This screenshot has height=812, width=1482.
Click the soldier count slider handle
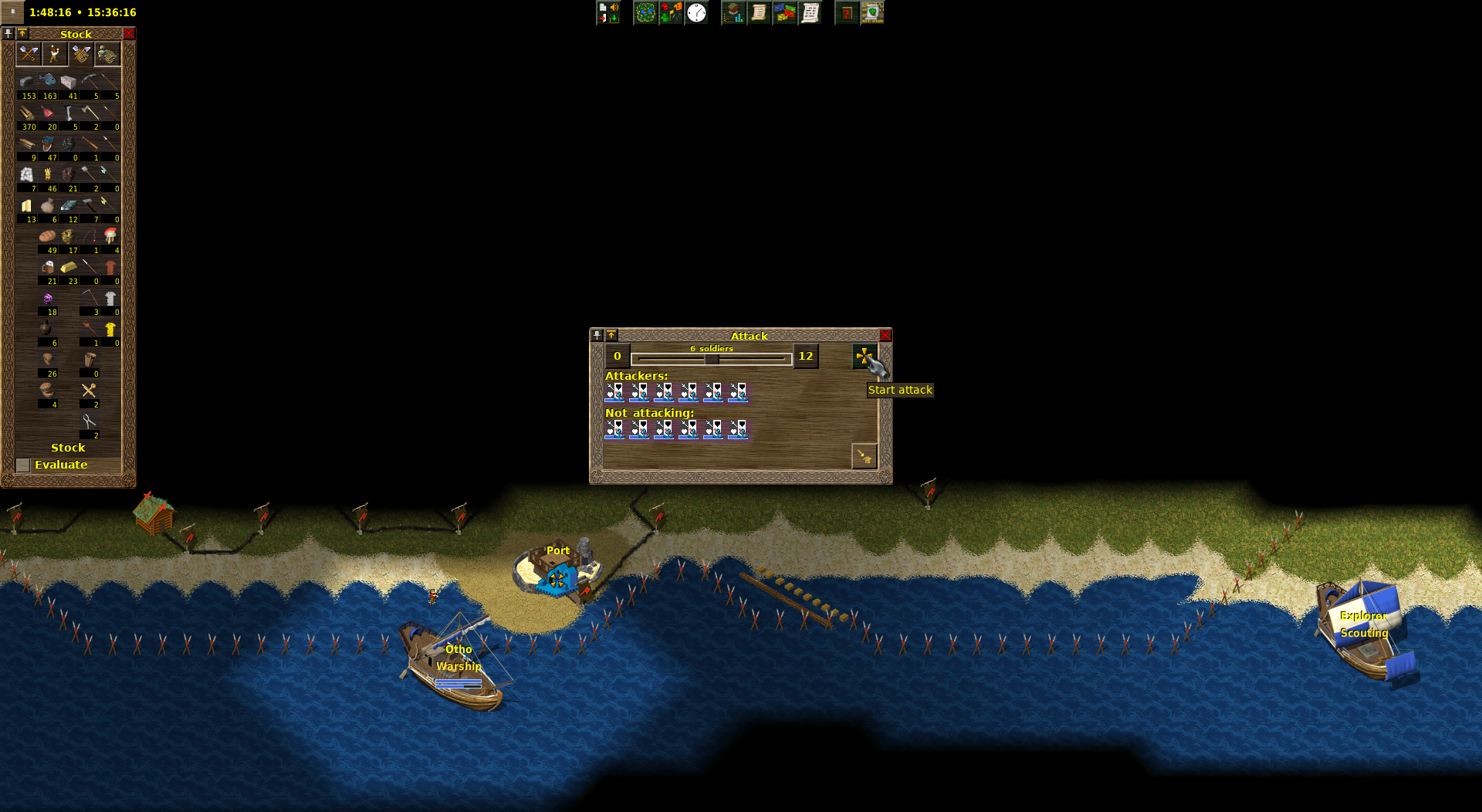(x=711, y=359)
